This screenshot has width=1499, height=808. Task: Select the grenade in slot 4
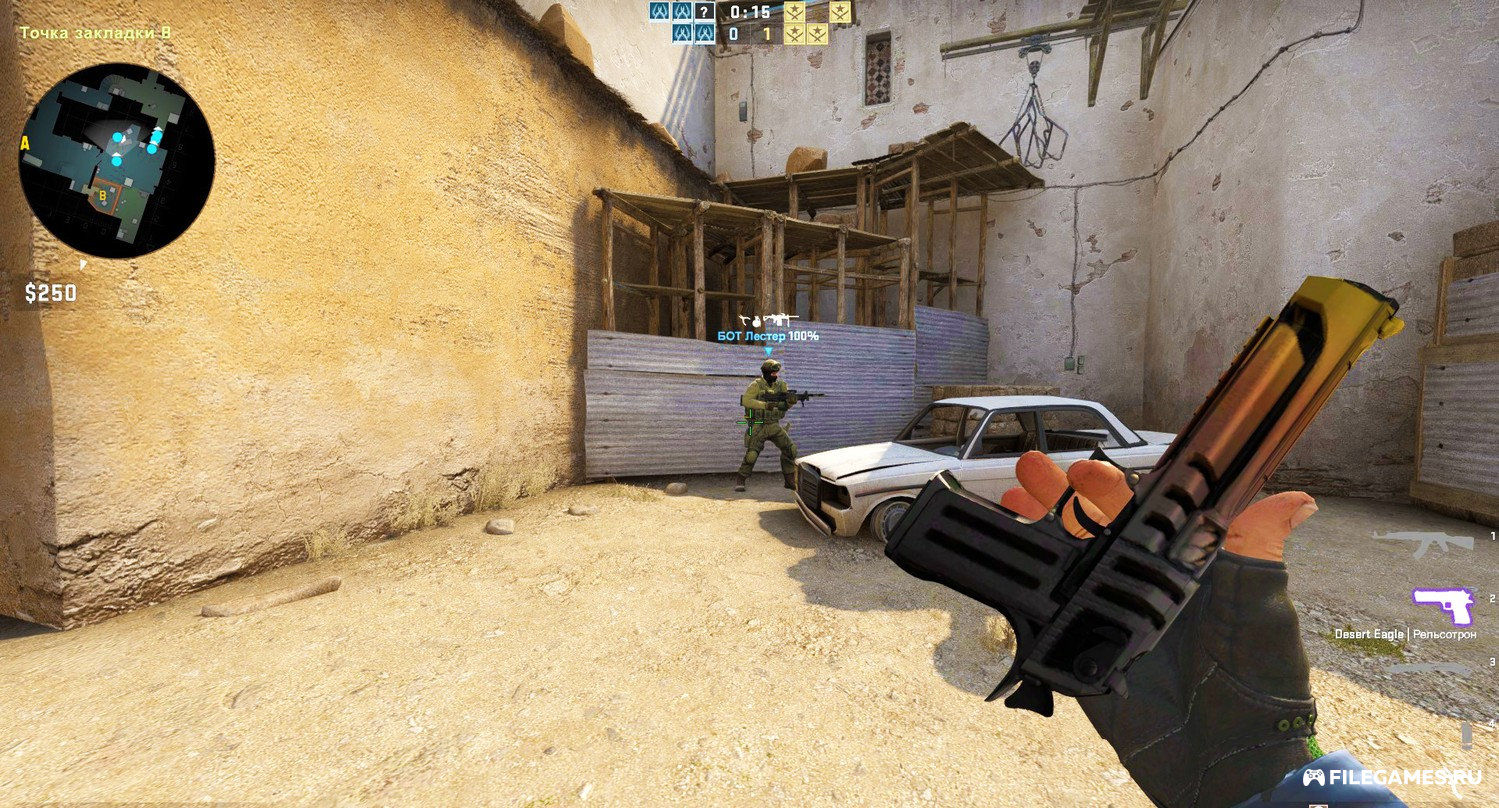pos(1466,734)
